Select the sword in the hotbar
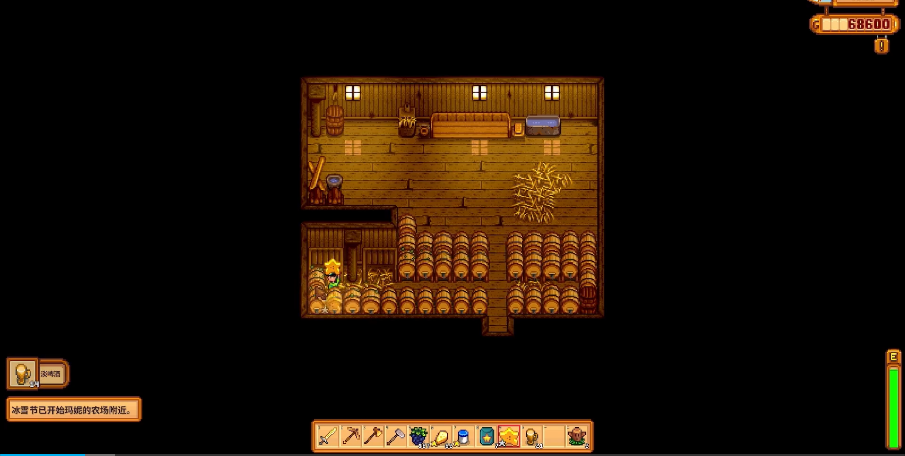The width and height of the screenshot is (905, 456). click(x=327, y=436)
